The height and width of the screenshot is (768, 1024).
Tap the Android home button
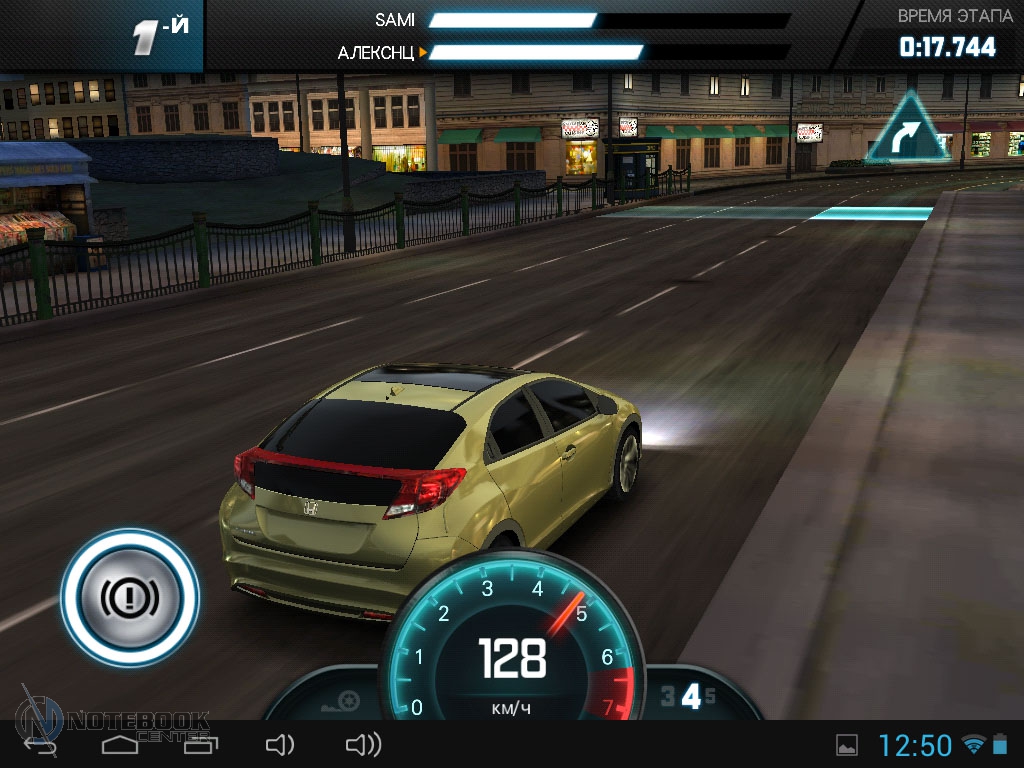coord(120,745)
